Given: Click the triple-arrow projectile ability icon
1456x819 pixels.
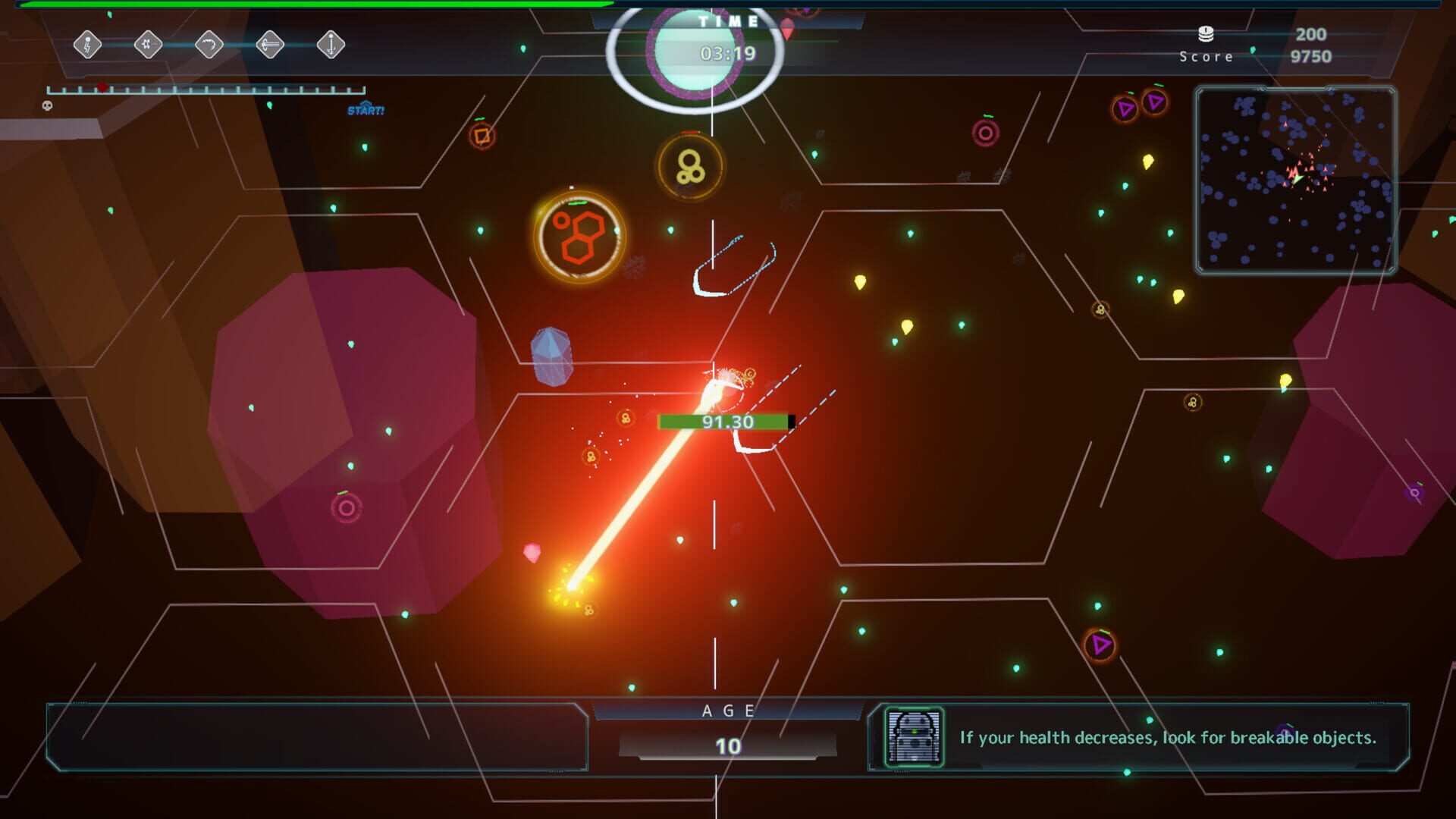Looking at the screenshot, I should coord(270,44).
